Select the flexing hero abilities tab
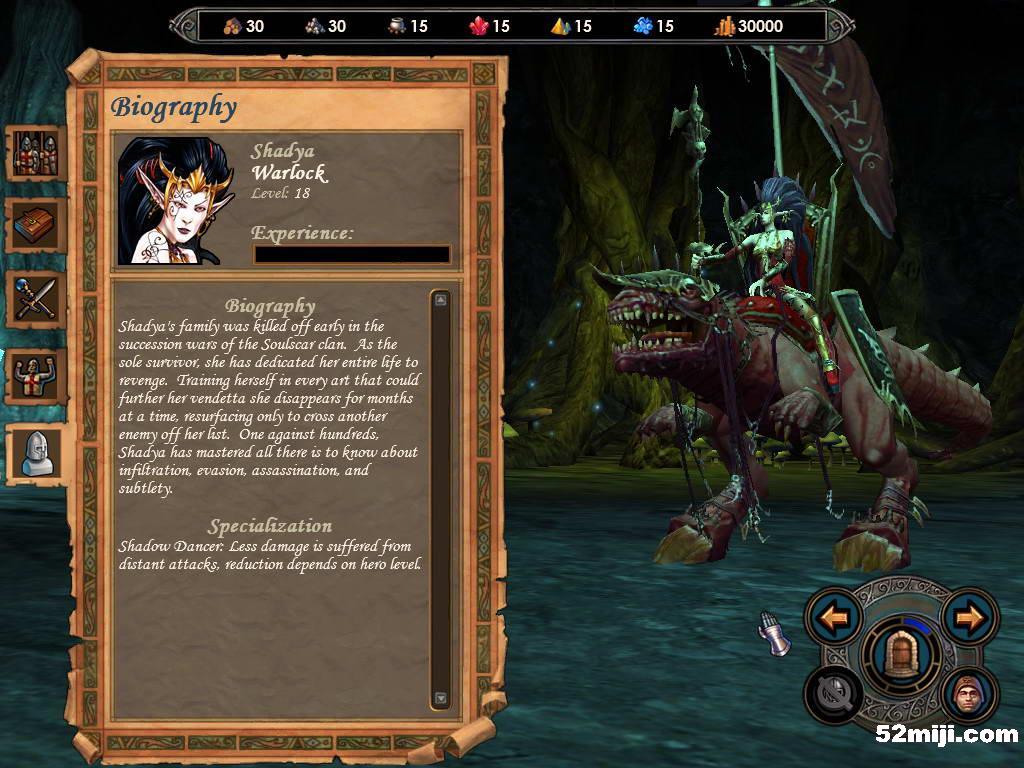The image size is (1024, 768). tap(36, 374)
